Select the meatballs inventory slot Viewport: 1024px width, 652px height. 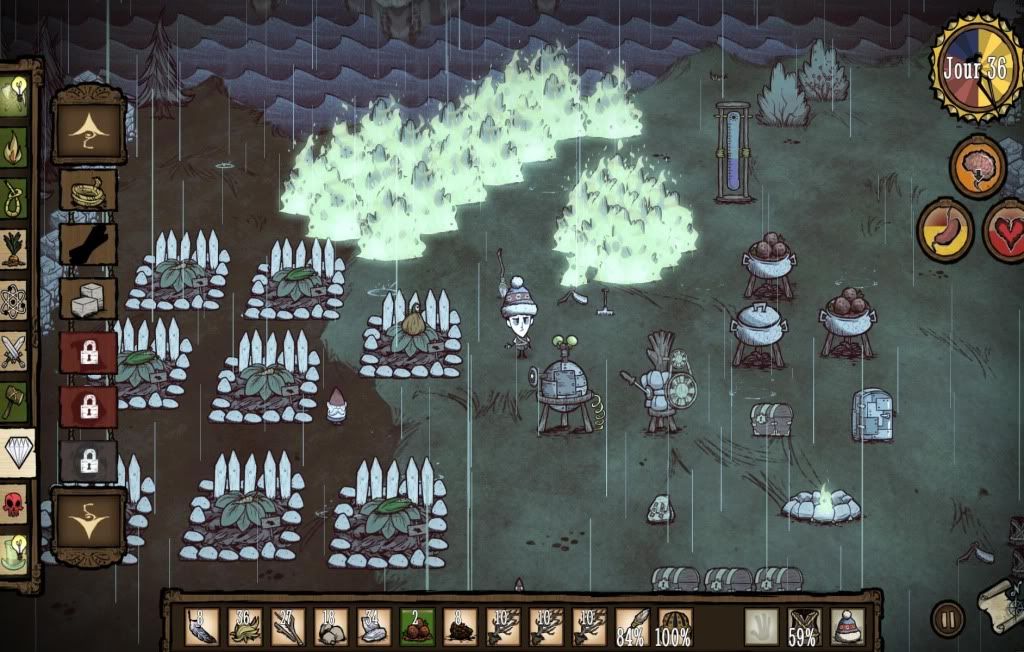coord(415,626)
